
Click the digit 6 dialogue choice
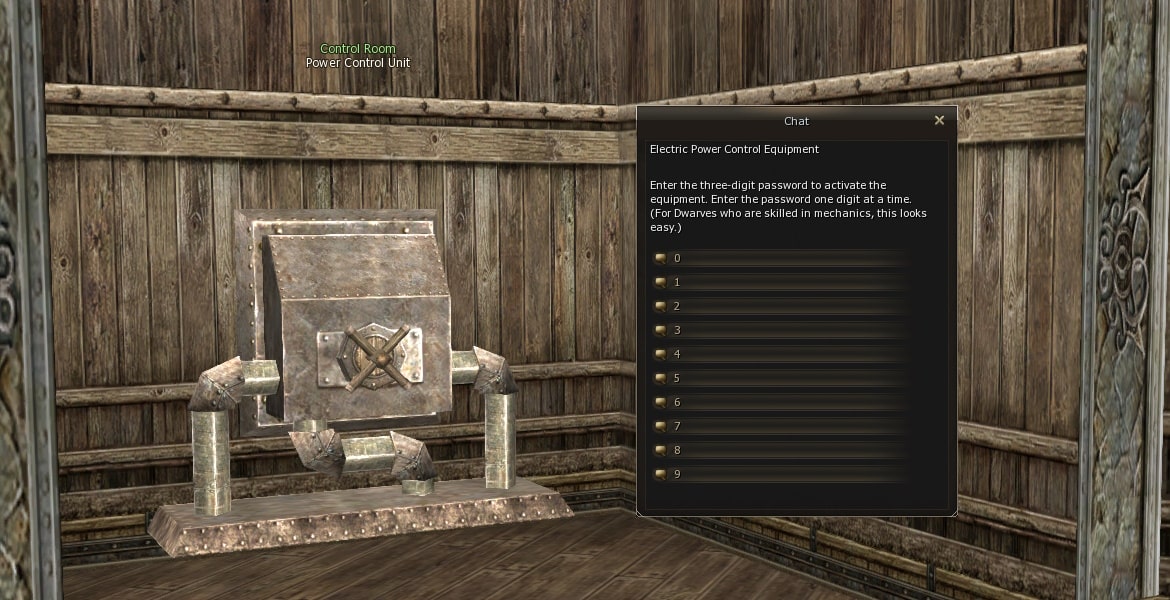tap(677, 402)
